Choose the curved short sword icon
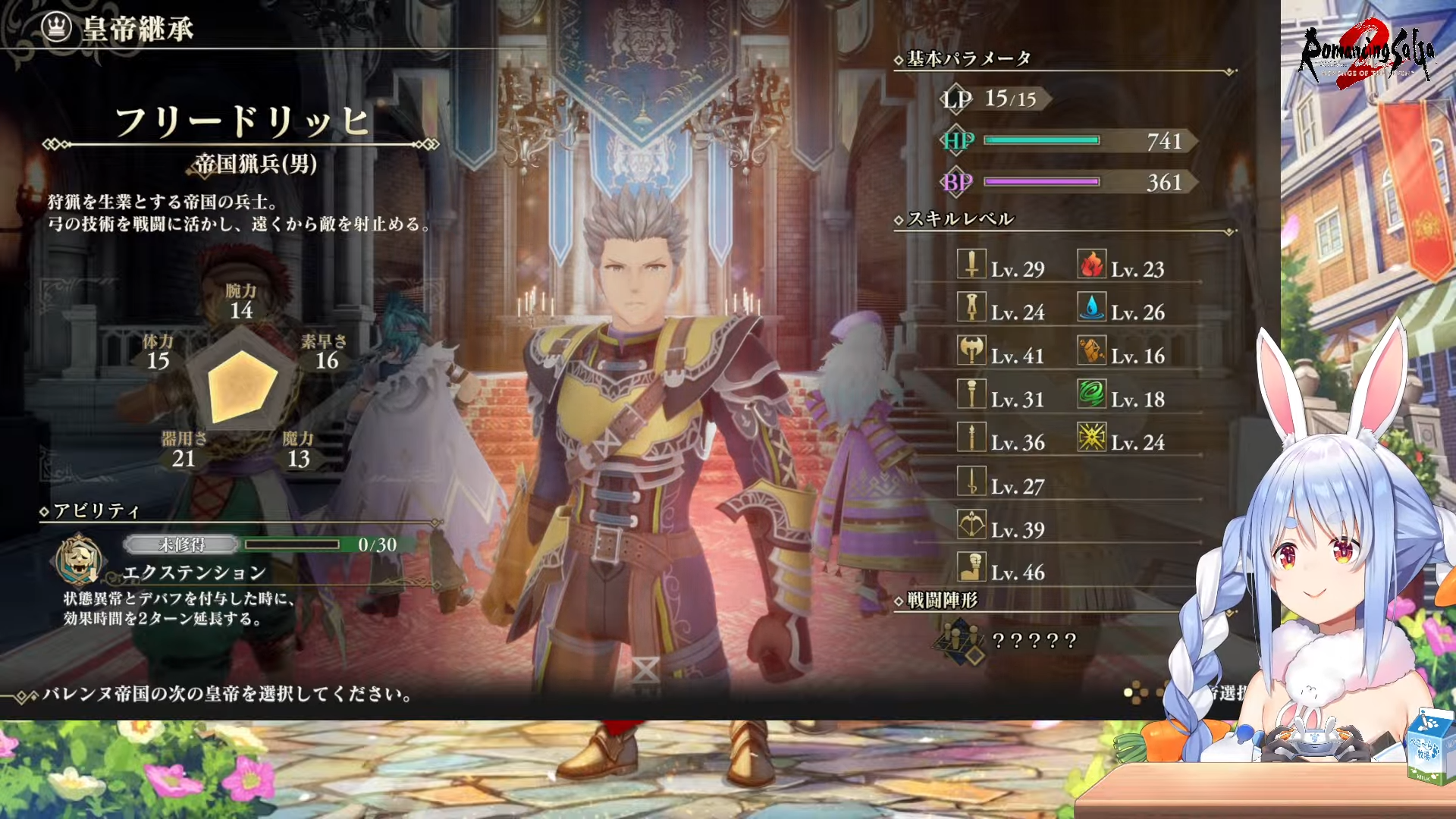 pyautogui.click(x=971, y=481)
